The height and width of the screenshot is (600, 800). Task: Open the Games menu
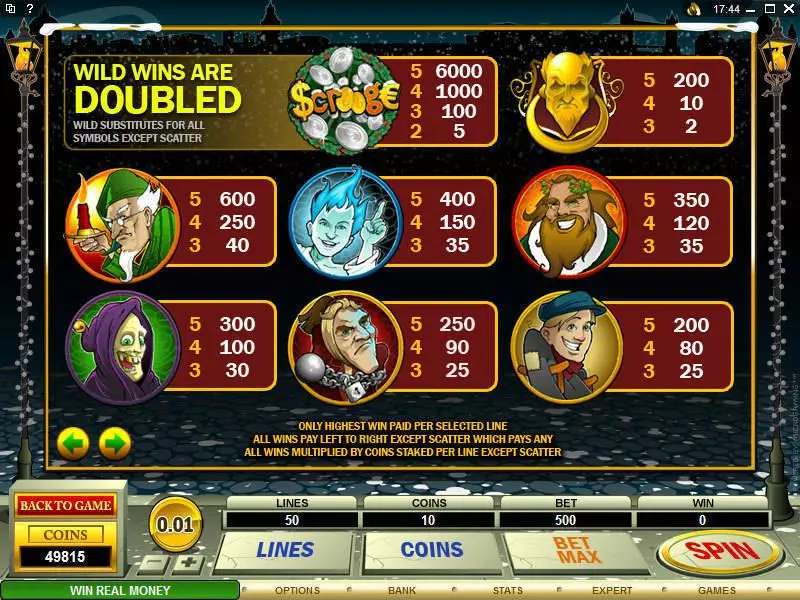tap(716, 590)
